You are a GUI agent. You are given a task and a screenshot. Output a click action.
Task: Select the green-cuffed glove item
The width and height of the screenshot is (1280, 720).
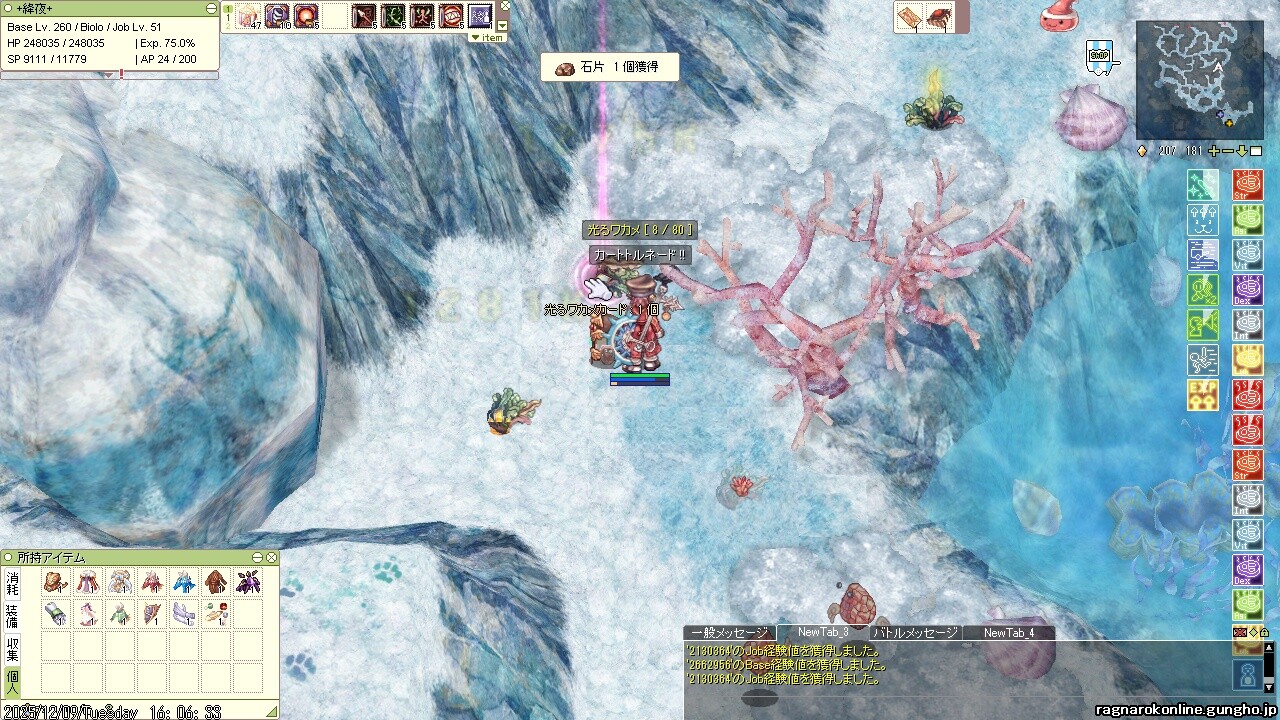pyautogui.click(x=56, y=614)
